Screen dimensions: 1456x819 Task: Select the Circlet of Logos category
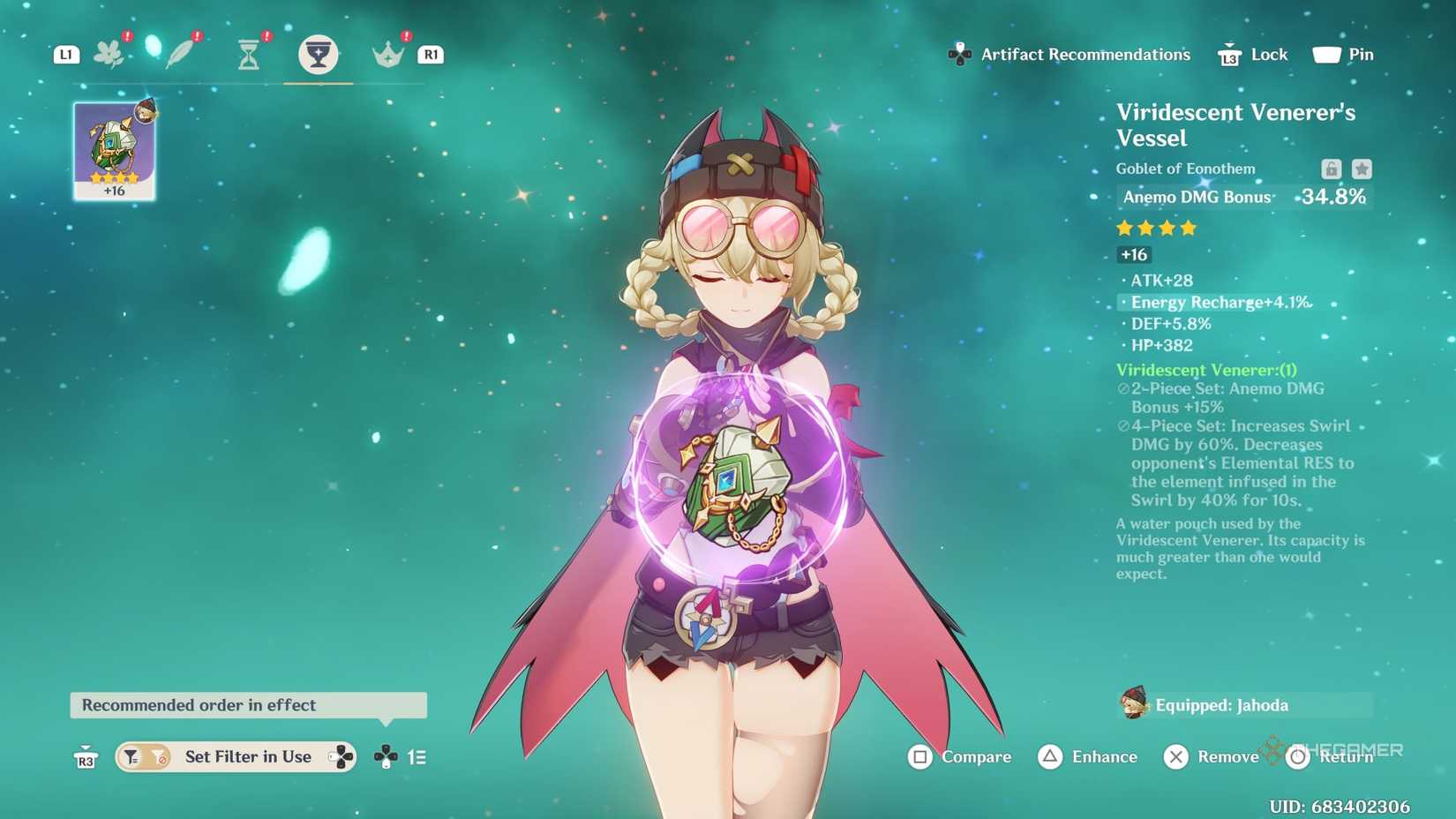pos(386,51)
